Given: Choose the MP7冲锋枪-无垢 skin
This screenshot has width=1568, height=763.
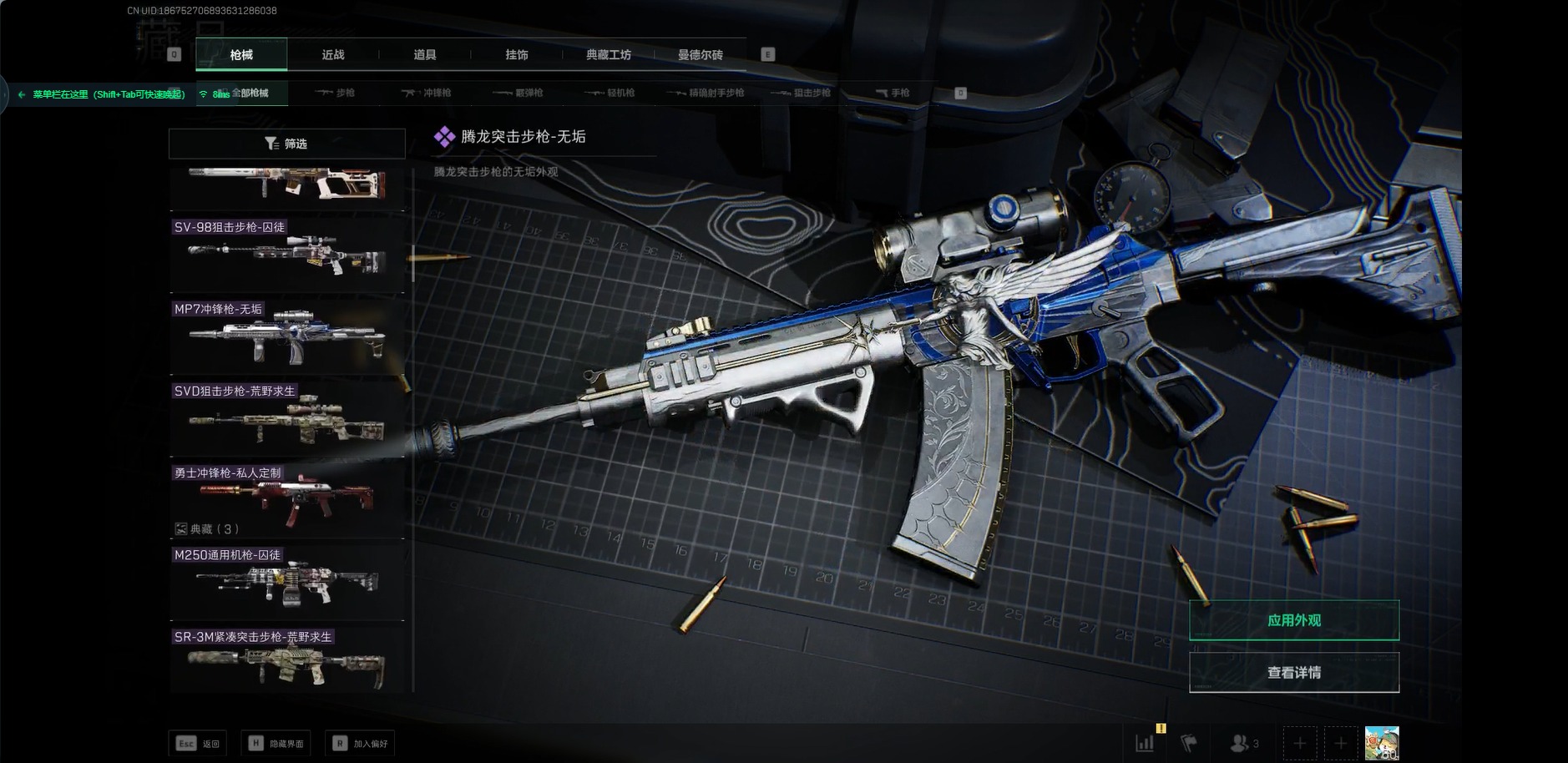Looking at the screenshot, I should coord(286,336).
